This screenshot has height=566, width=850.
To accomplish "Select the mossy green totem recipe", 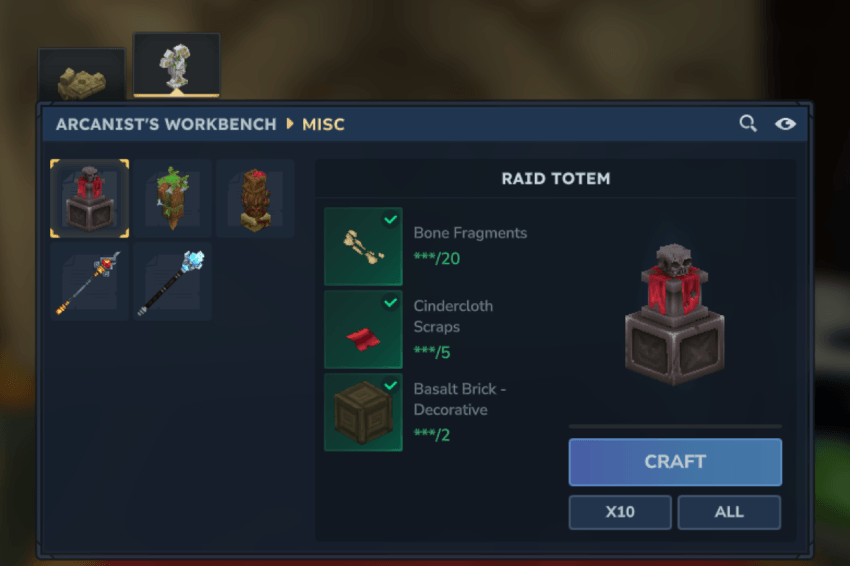I will pyautogui.click(x=173, y=198).
